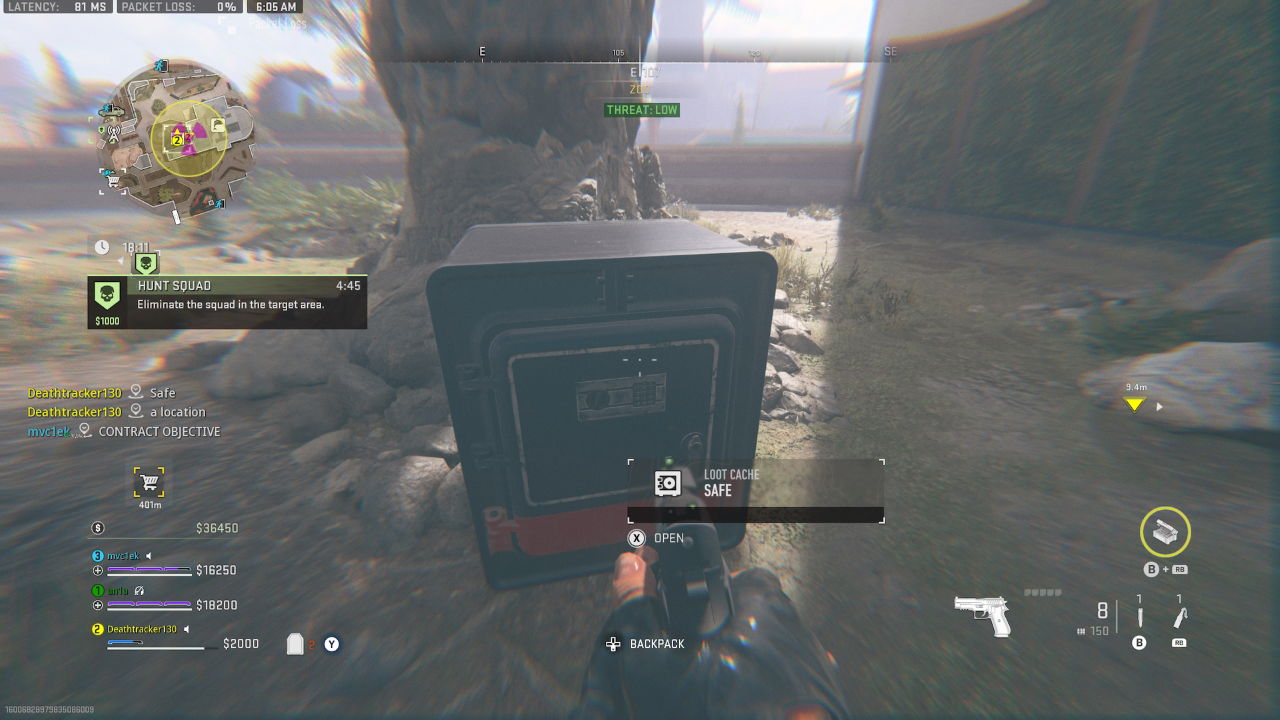
Task: Click the radiation symbol on the minimap
Action: (190, 139)
